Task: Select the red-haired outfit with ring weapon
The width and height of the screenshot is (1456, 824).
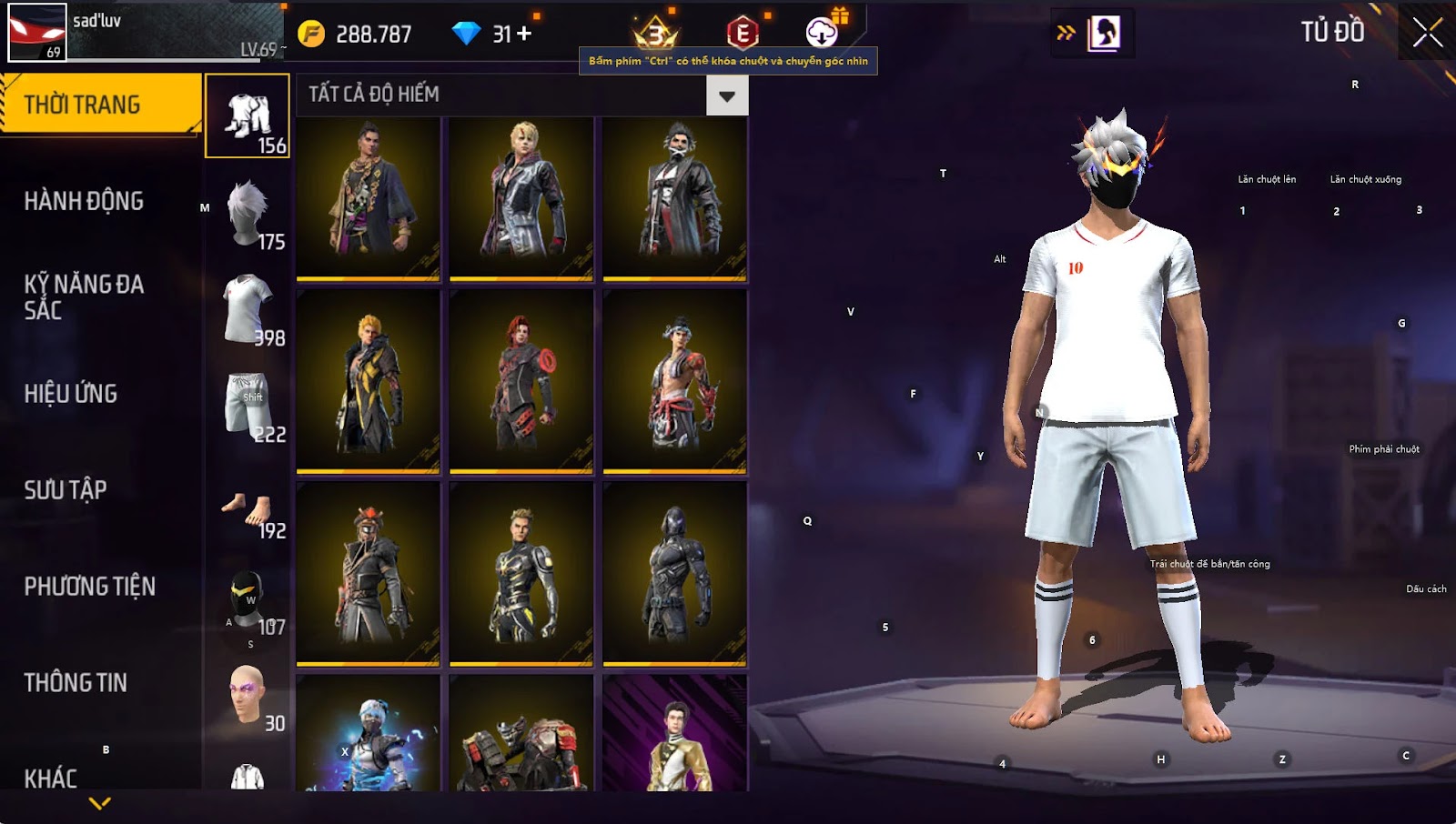Action: (x=521, y=382)
